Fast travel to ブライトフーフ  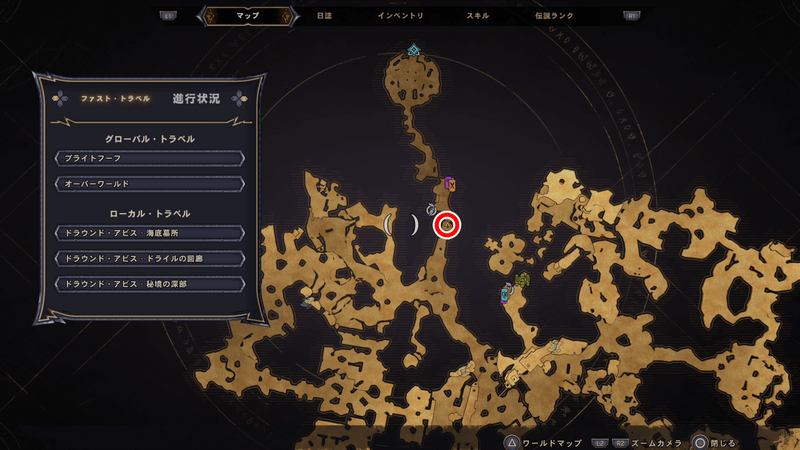149,158
